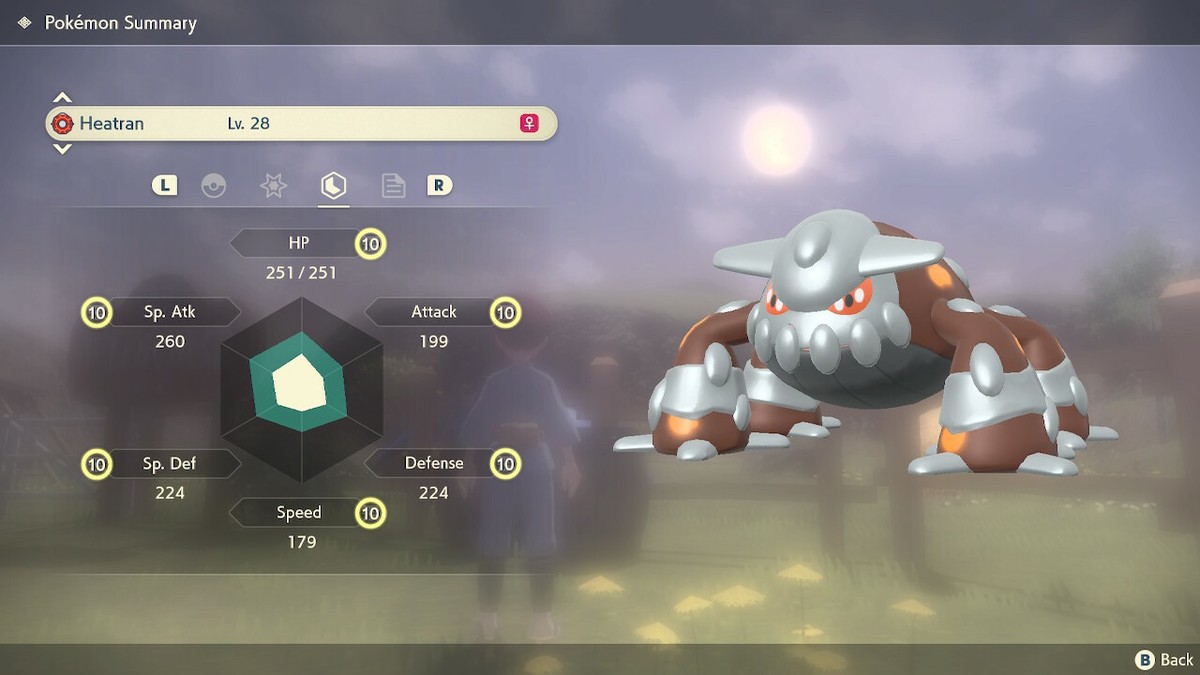Screen dimensions: 1200x675
Task: Select the Heatran name bar
Action: (300, 124)
